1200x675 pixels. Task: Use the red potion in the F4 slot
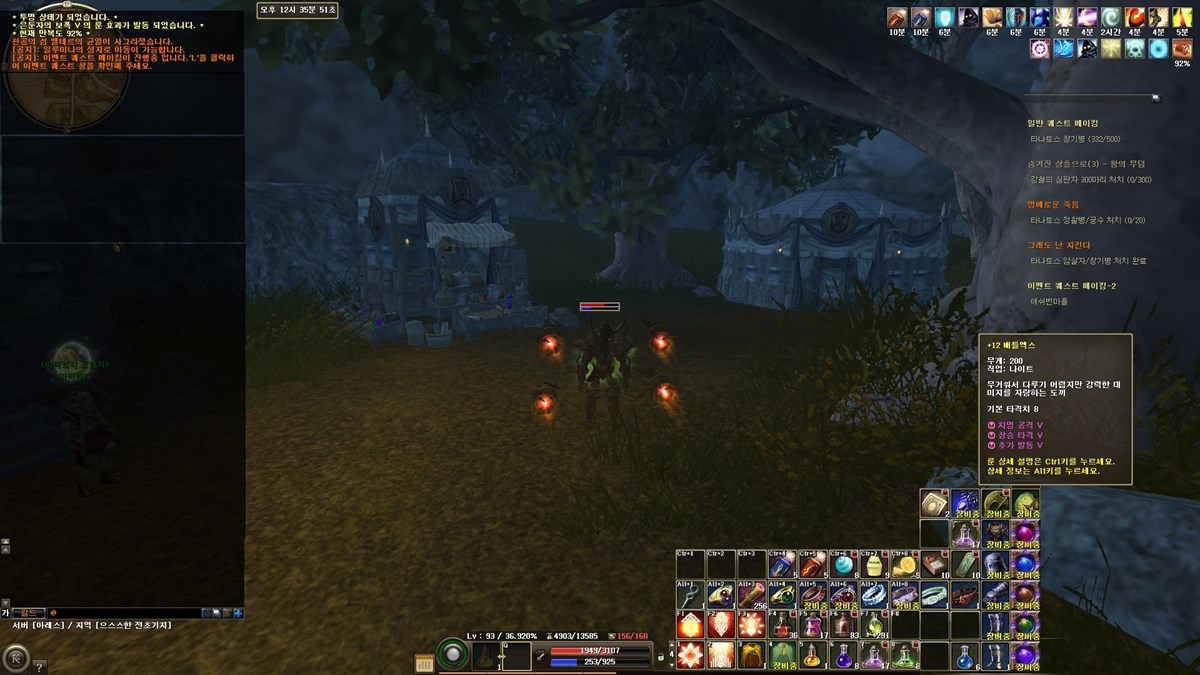(x=782, y=625)
